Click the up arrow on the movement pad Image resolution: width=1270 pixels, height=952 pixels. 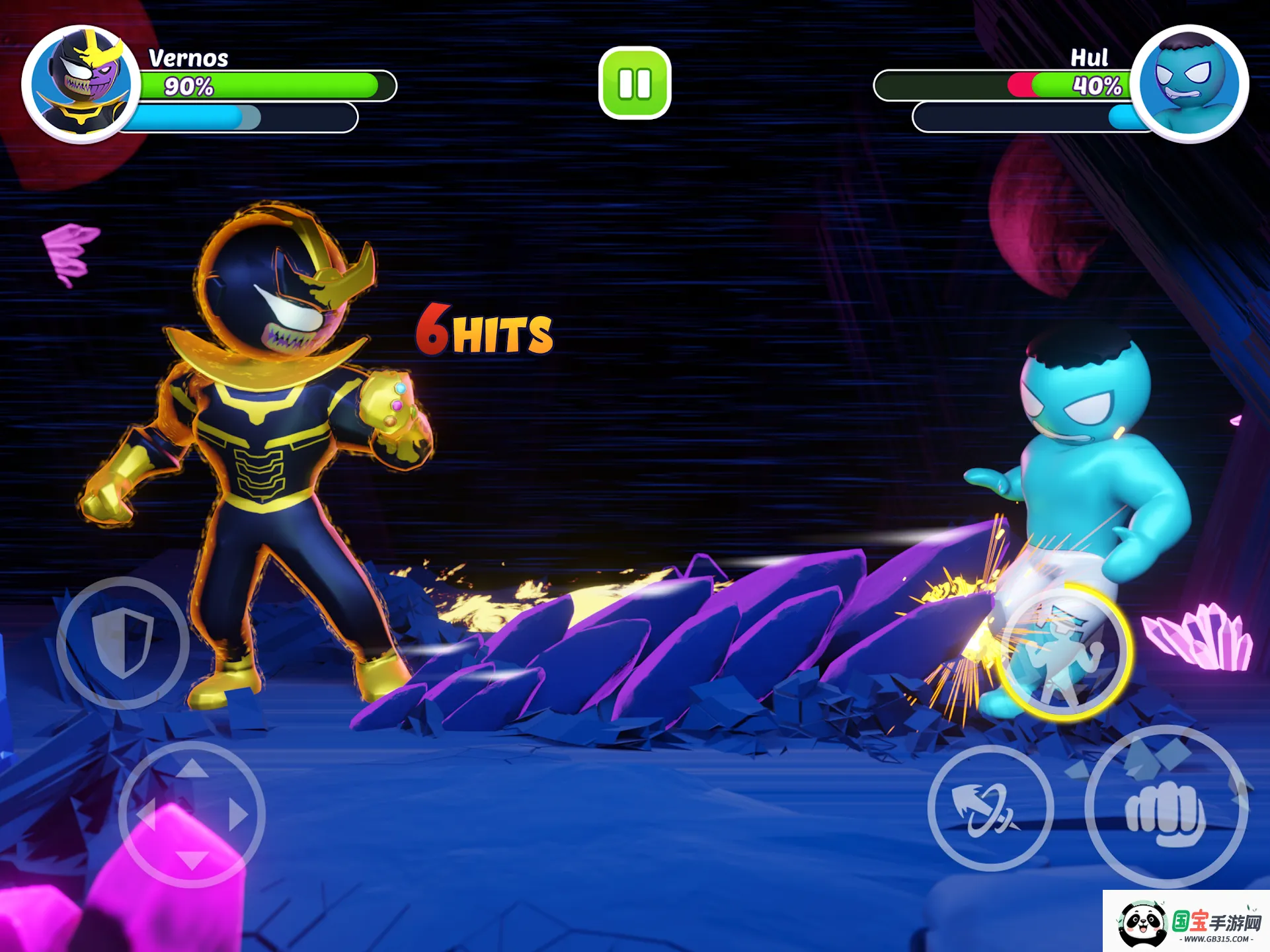[x=192, y=768]
